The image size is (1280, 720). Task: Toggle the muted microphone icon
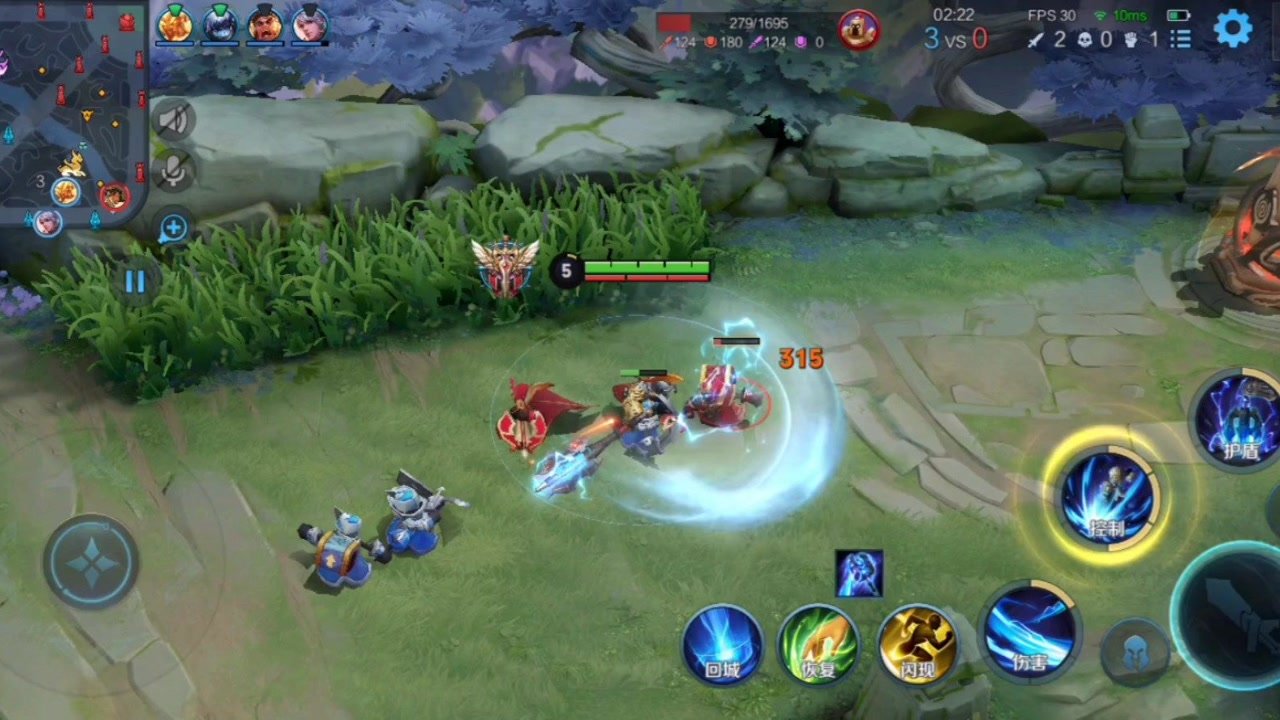pyautogui.click(x=173, y=171)
